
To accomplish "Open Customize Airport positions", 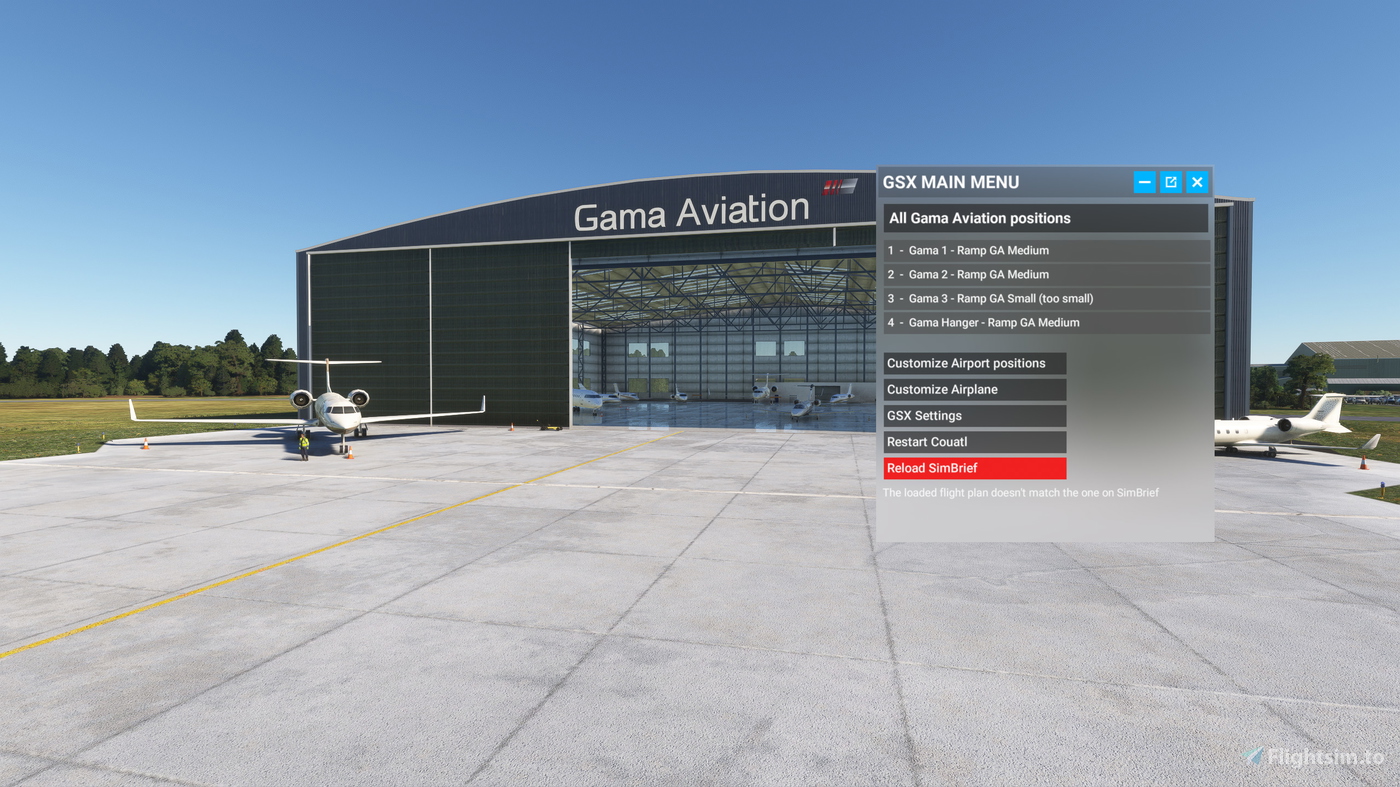I will click(975, 362).
